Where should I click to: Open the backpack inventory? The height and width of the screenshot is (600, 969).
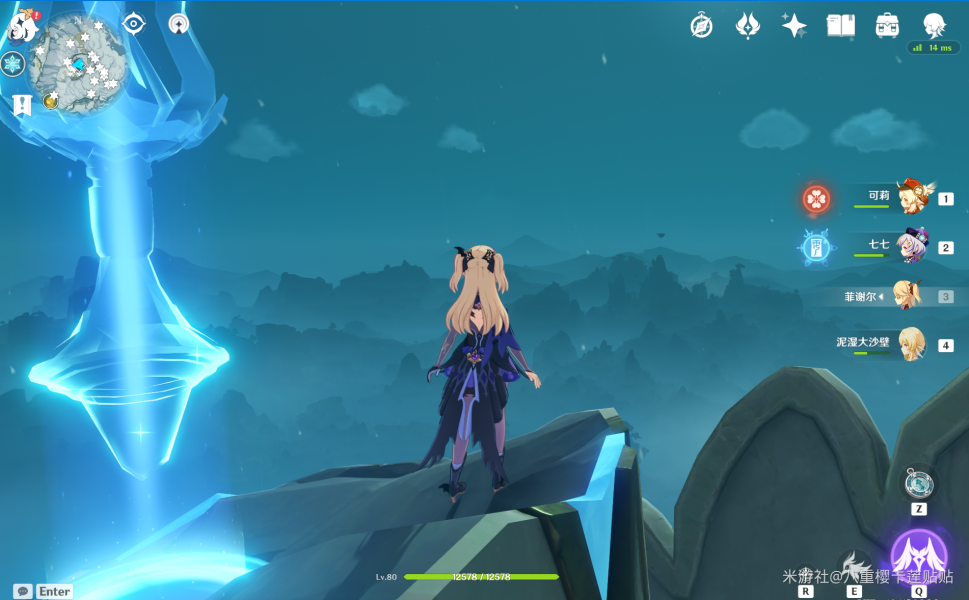point(887,26)
